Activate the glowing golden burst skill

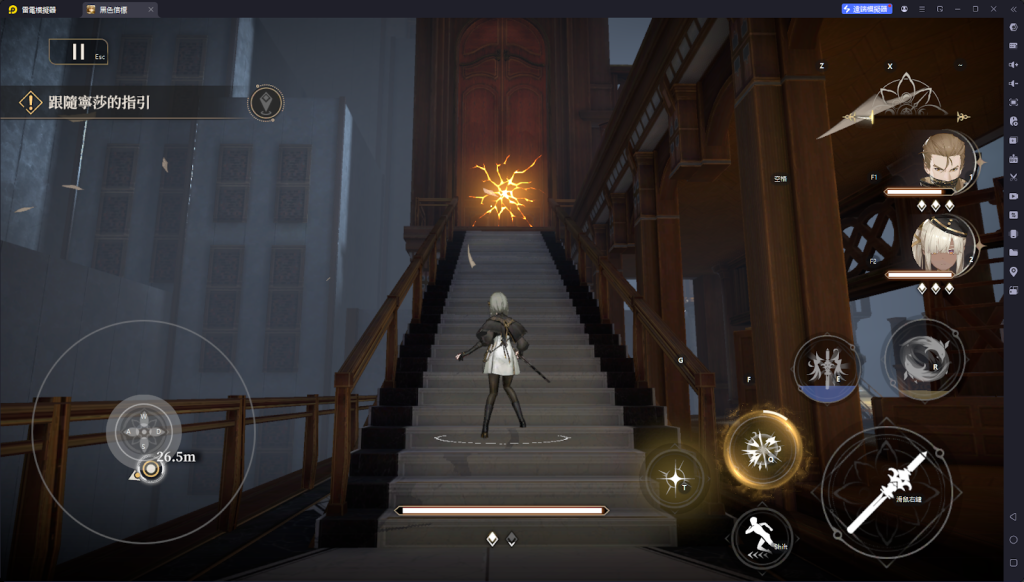pyautogui.click(x=763, y=450)
